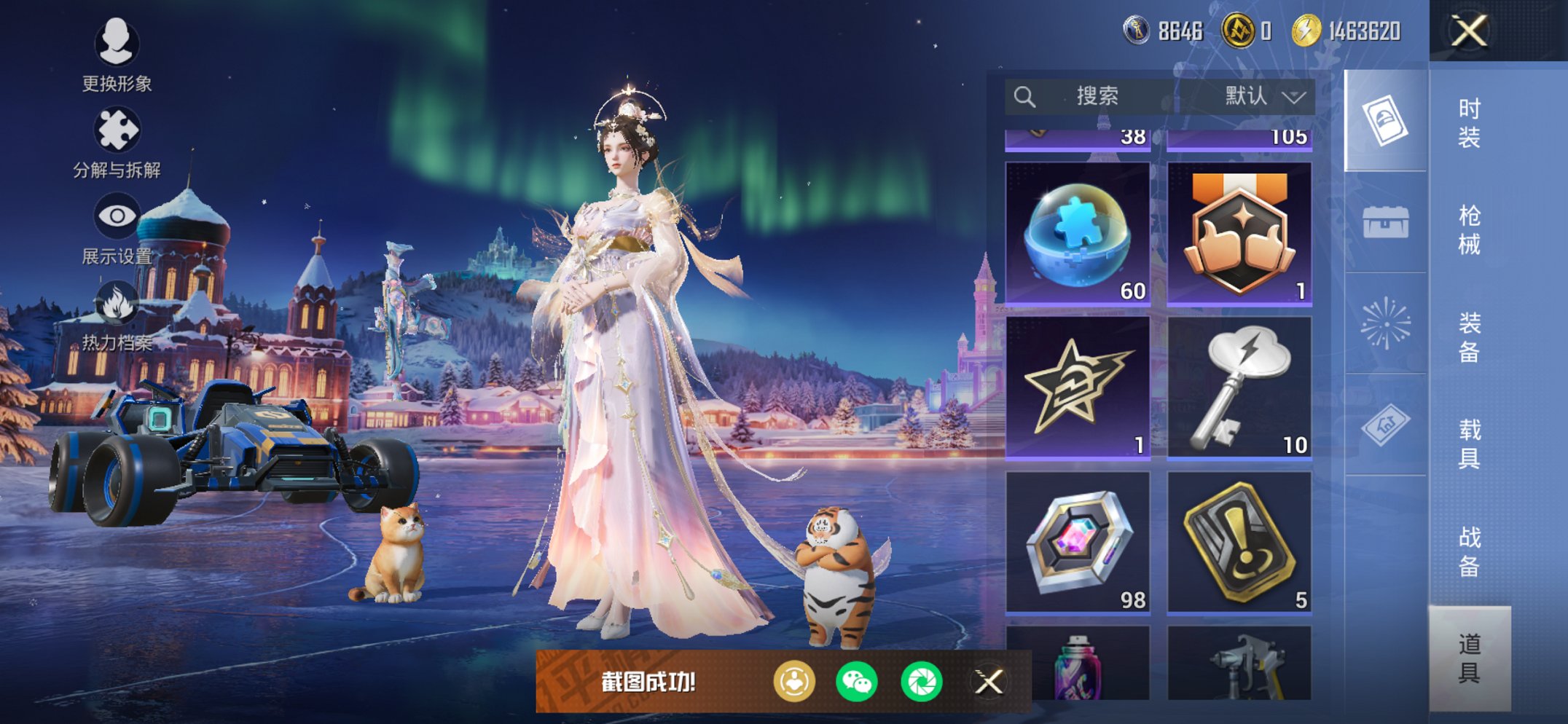This screenshot has height=724, width=1568.
Task: Select the hexagonal gem token item
Action: pyautogui.click(x=1078, y=542)
